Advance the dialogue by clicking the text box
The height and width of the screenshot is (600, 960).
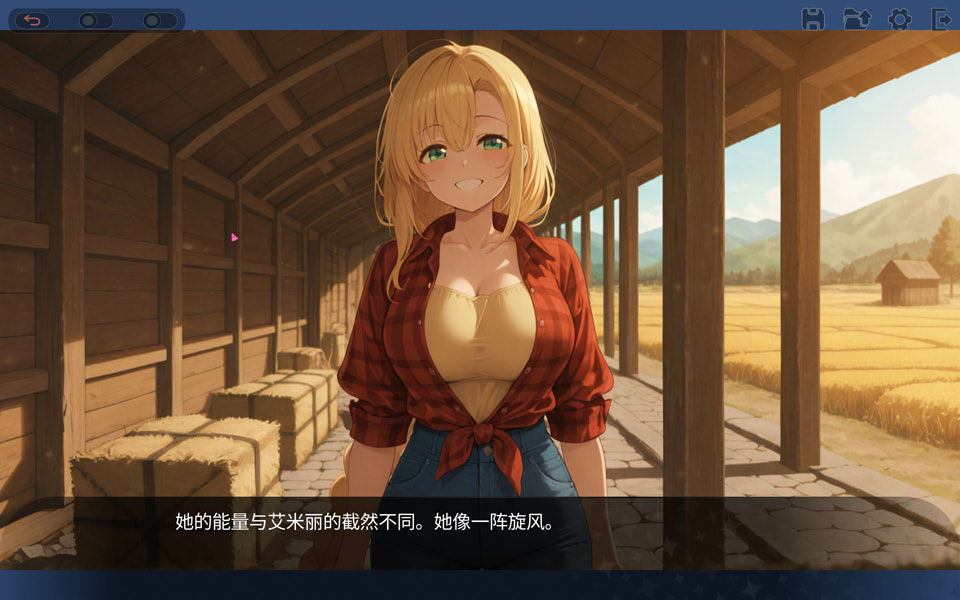pyautogui.click(x=480, y=531)
